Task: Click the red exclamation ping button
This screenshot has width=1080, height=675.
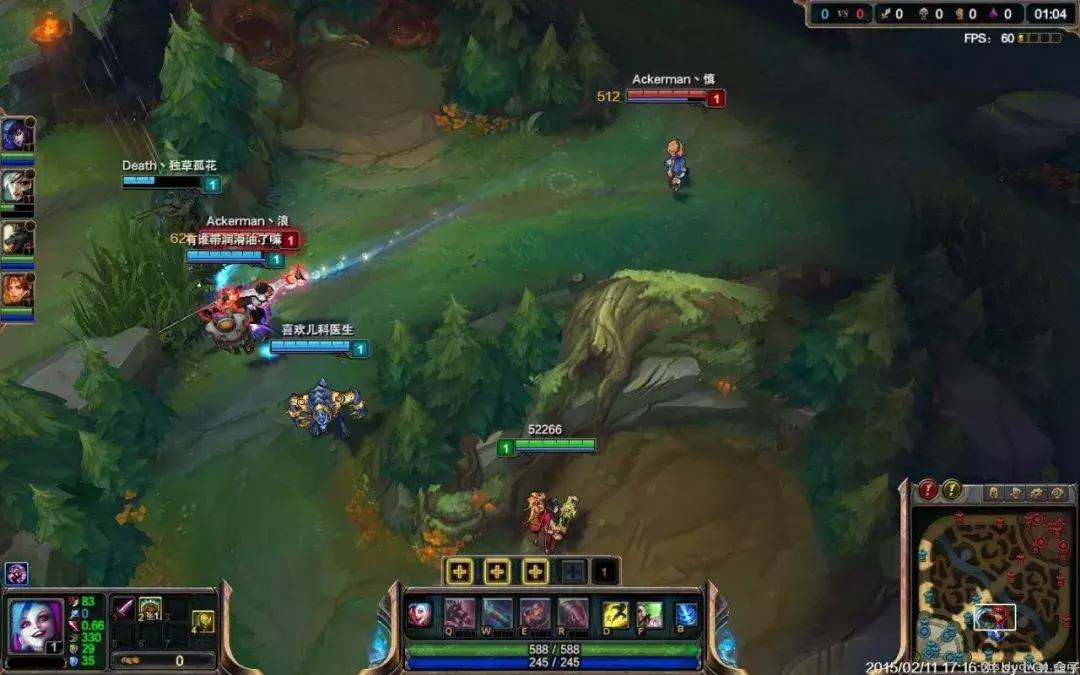Action: [929, 490]
